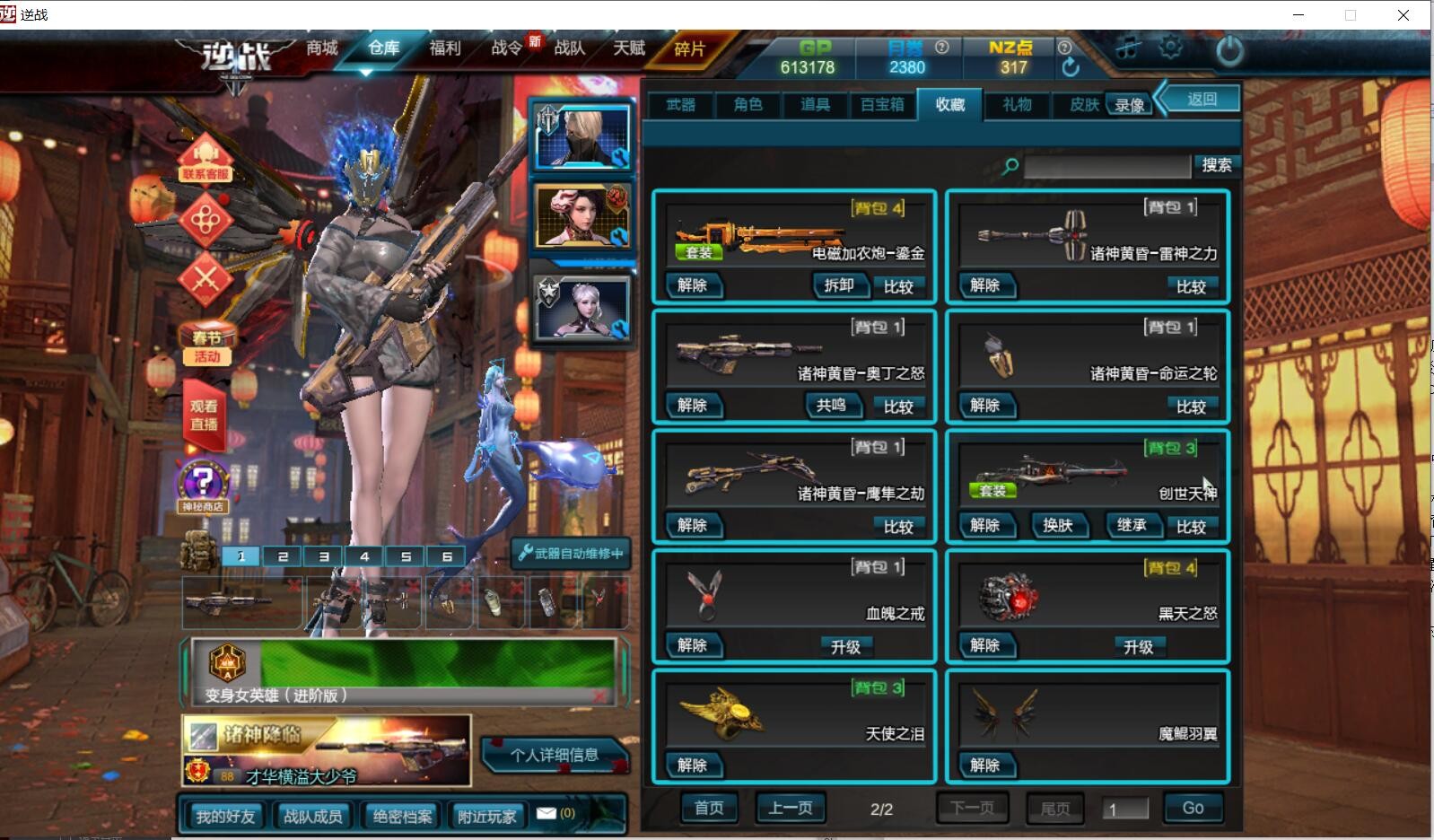
Task: Select weapon slot number 4
Action: point(364,556)
